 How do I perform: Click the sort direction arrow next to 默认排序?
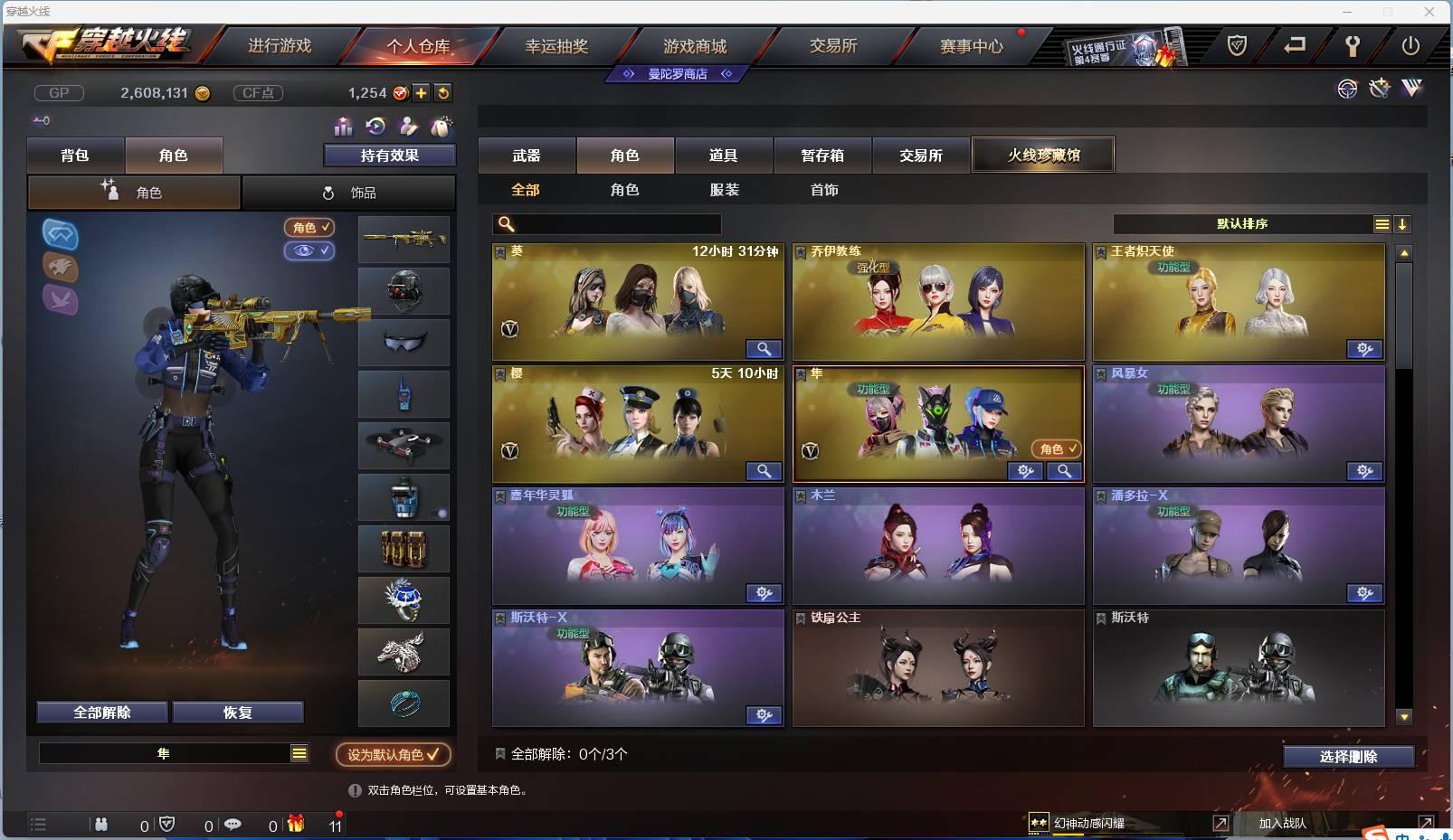1403,223
